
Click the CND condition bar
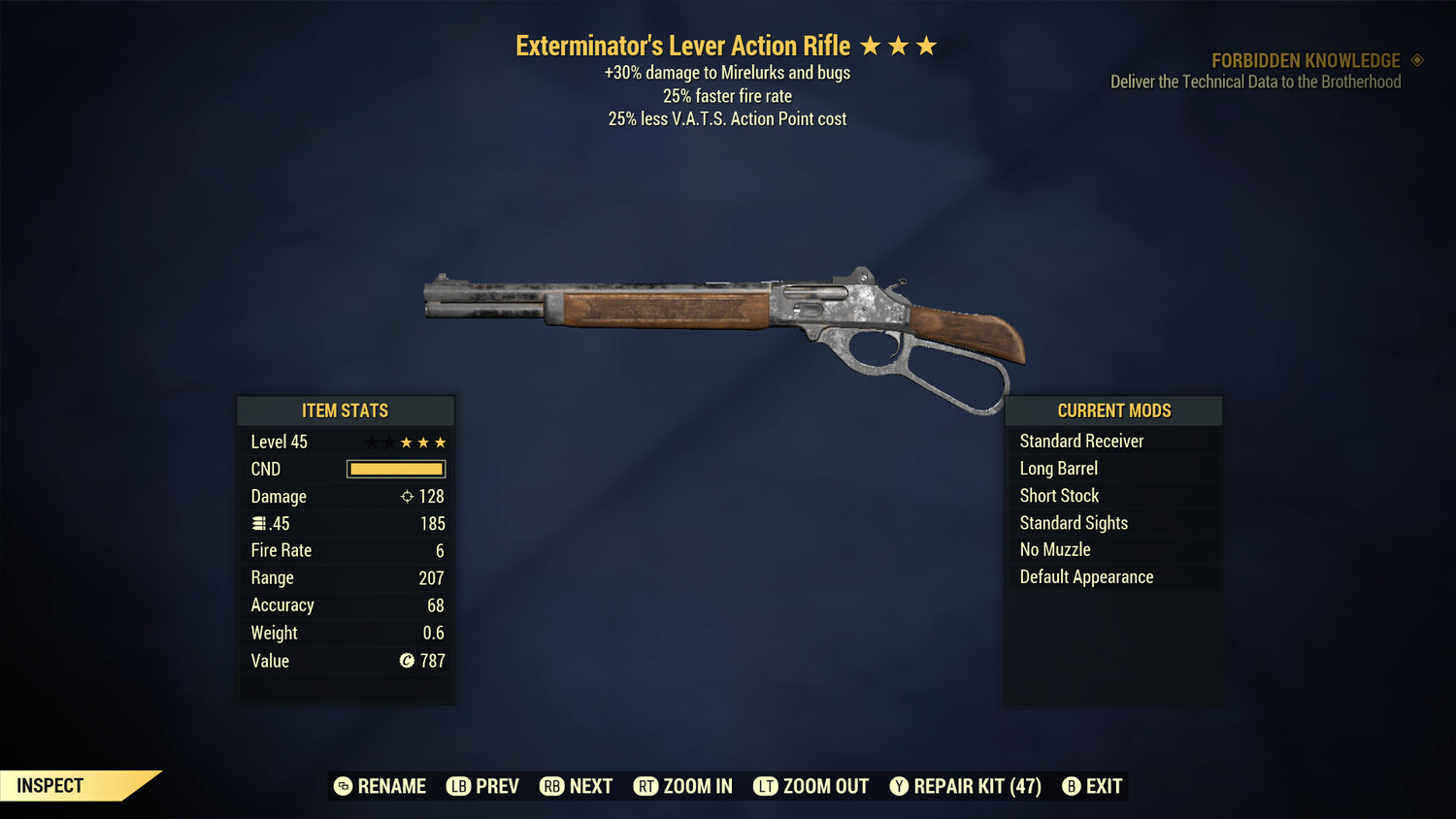coord(395,469)
